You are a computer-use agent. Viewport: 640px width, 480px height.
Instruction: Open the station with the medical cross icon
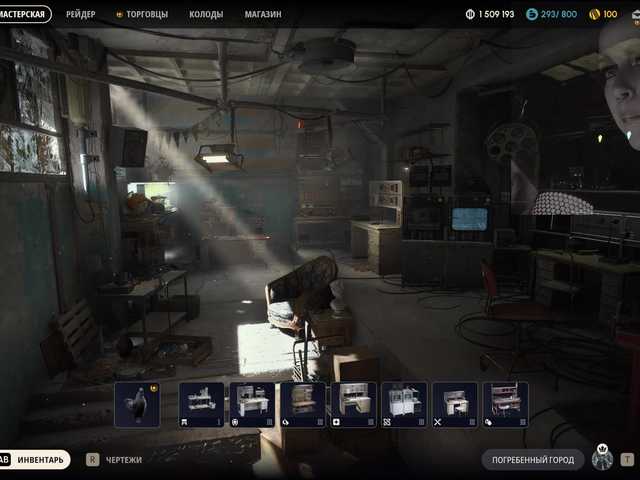point(353,405)
